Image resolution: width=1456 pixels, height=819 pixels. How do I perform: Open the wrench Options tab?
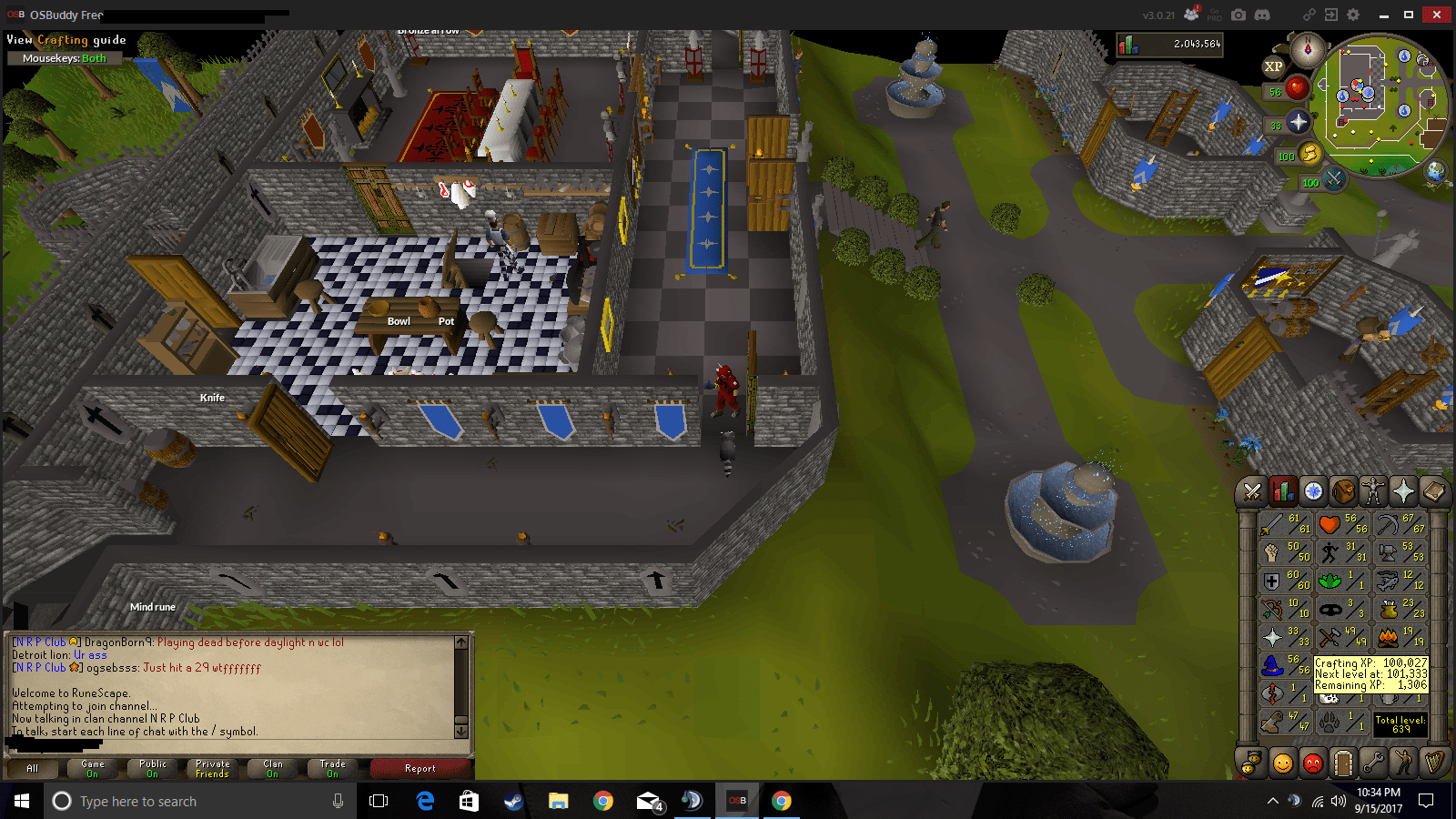[1372, 763]
